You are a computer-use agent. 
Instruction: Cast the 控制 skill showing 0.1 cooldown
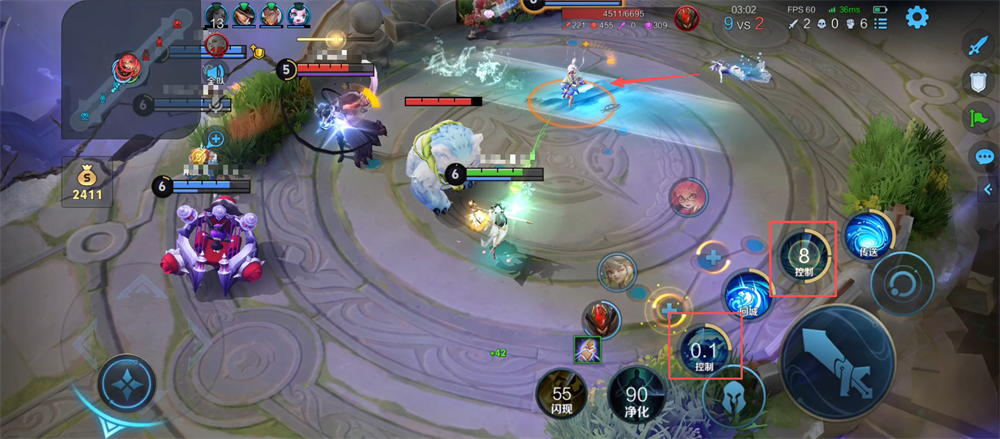tap(706, 351)
